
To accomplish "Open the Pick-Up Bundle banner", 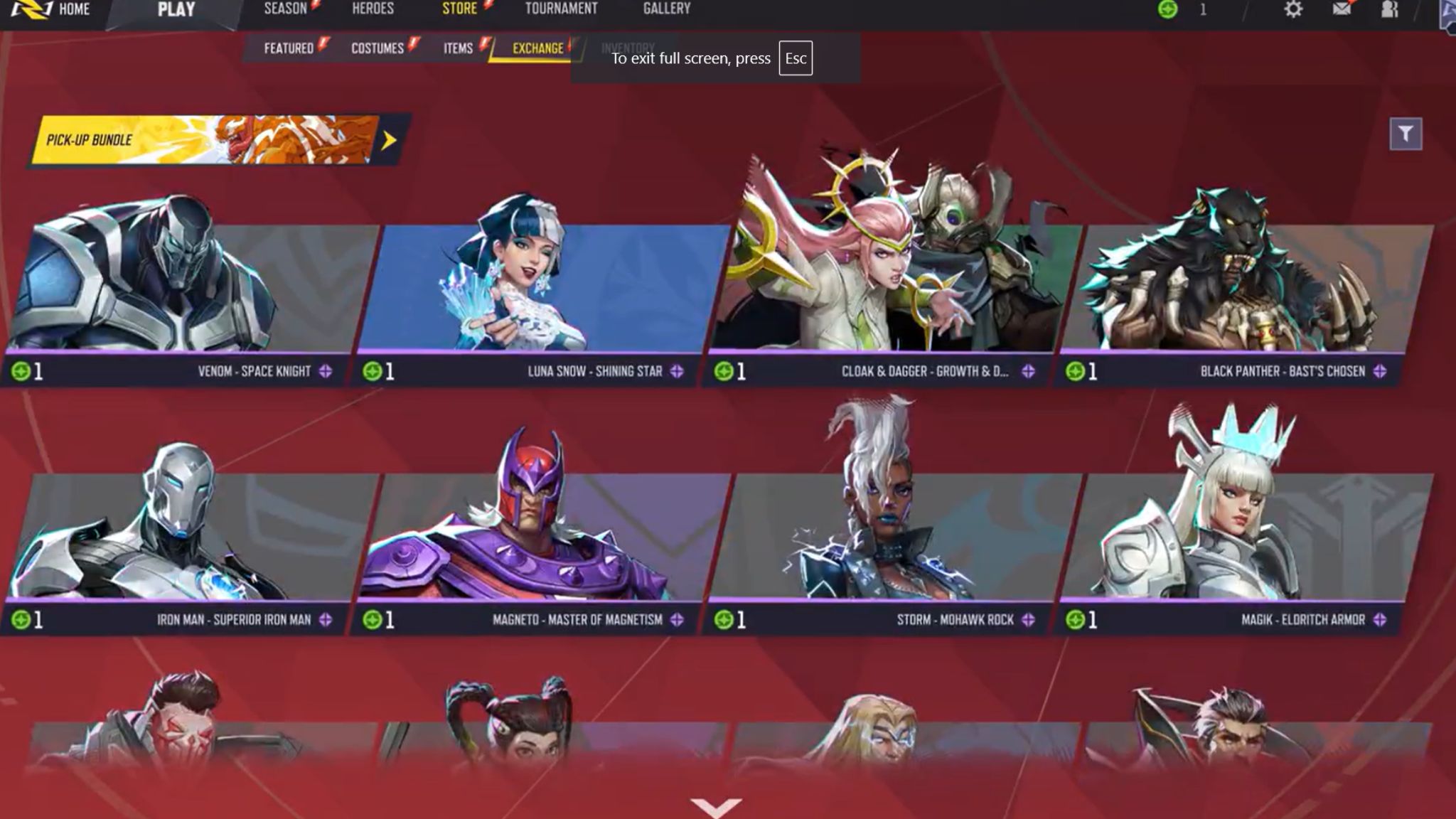I will tap(213, 140).
